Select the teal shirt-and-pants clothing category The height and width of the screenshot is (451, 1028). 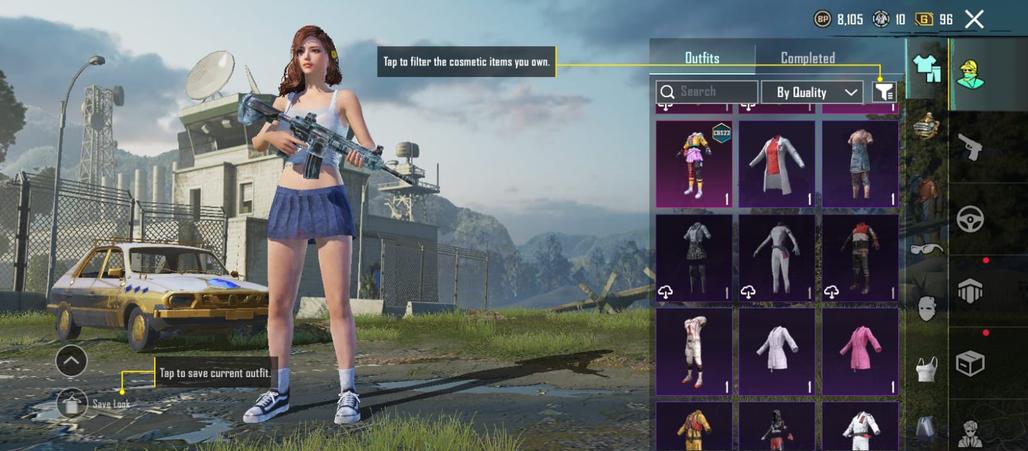[x=926, y=68]
